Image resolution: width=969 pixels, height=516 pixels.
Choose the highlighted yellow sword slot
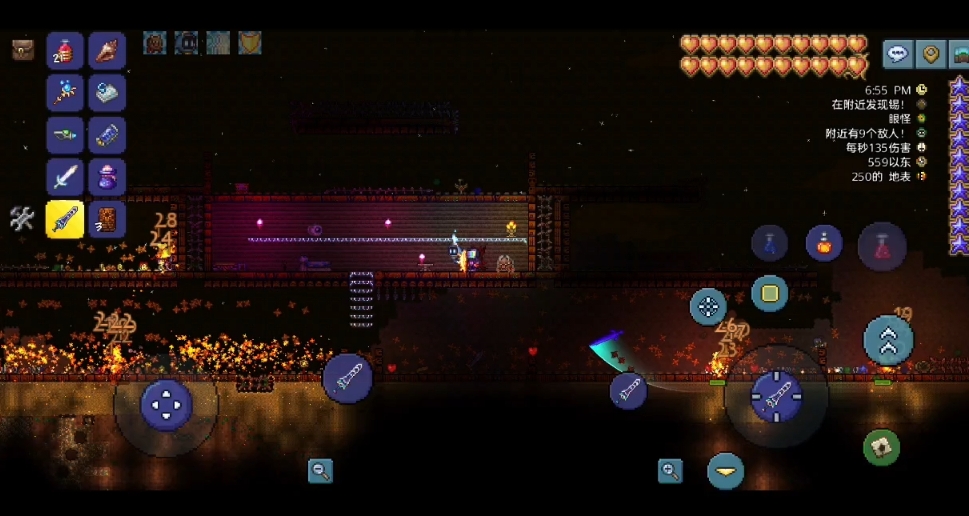click(65, 220)
